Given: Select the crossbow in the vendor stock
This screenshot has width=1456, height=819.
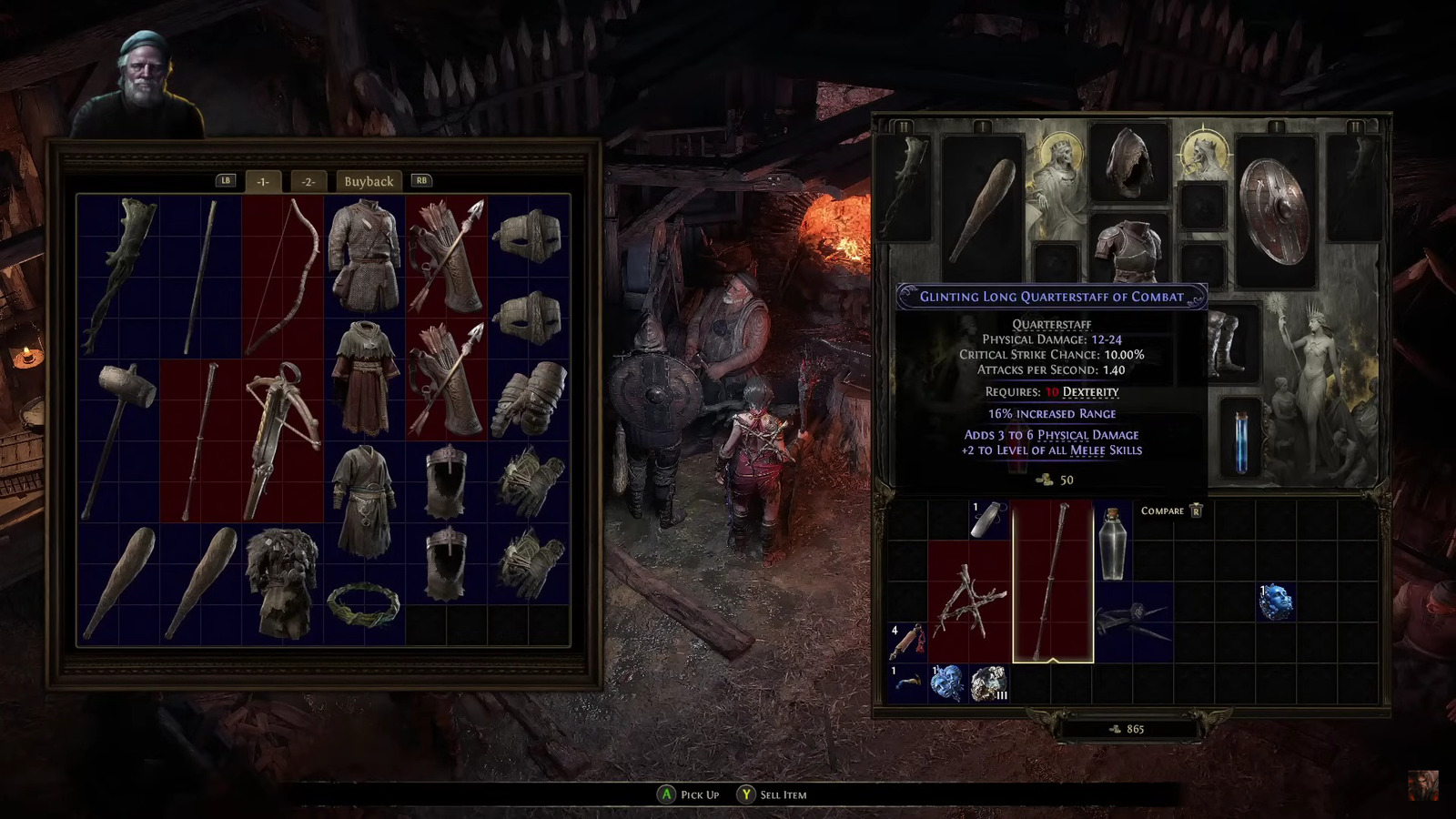Looking at the screenshot, I should click(282, 440).
